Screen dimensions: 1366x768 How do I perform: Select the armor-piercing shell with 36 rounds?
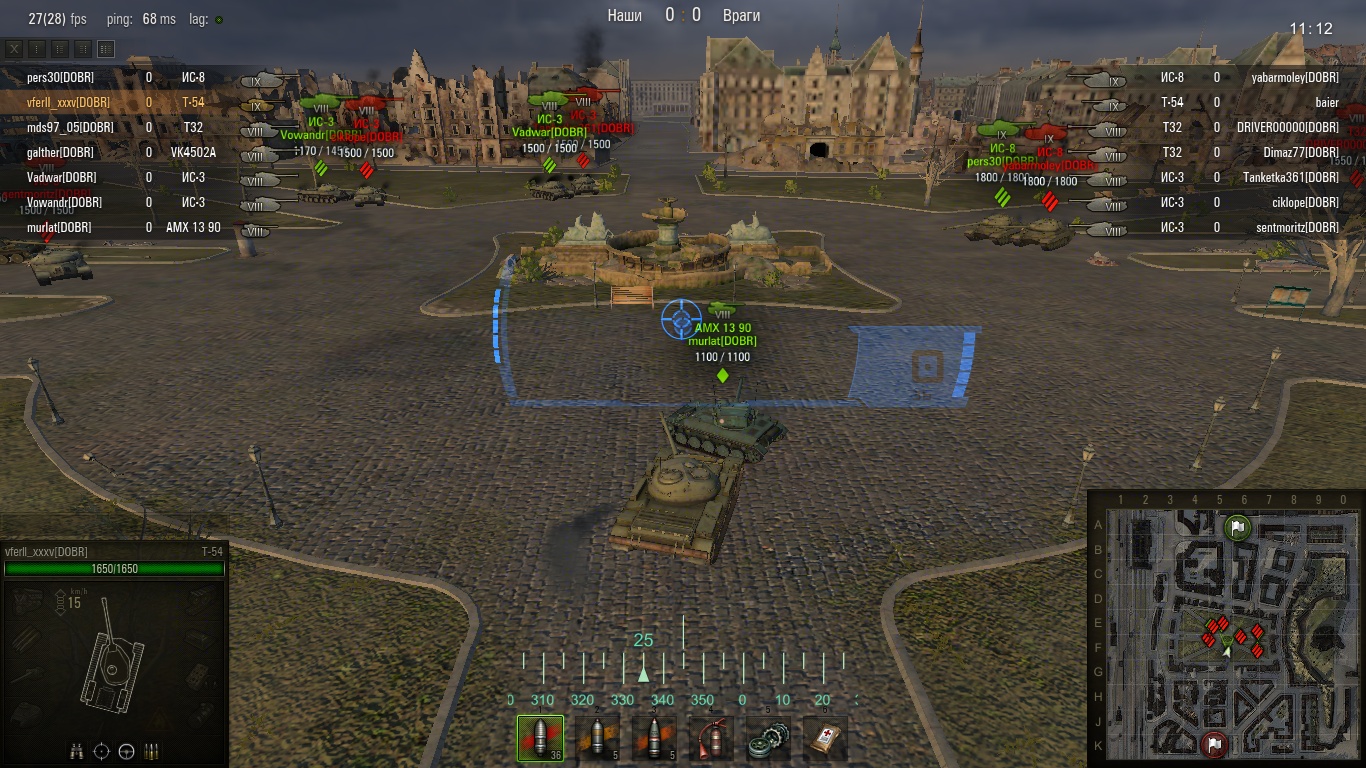pyautogui.click(x=540, y=738)
